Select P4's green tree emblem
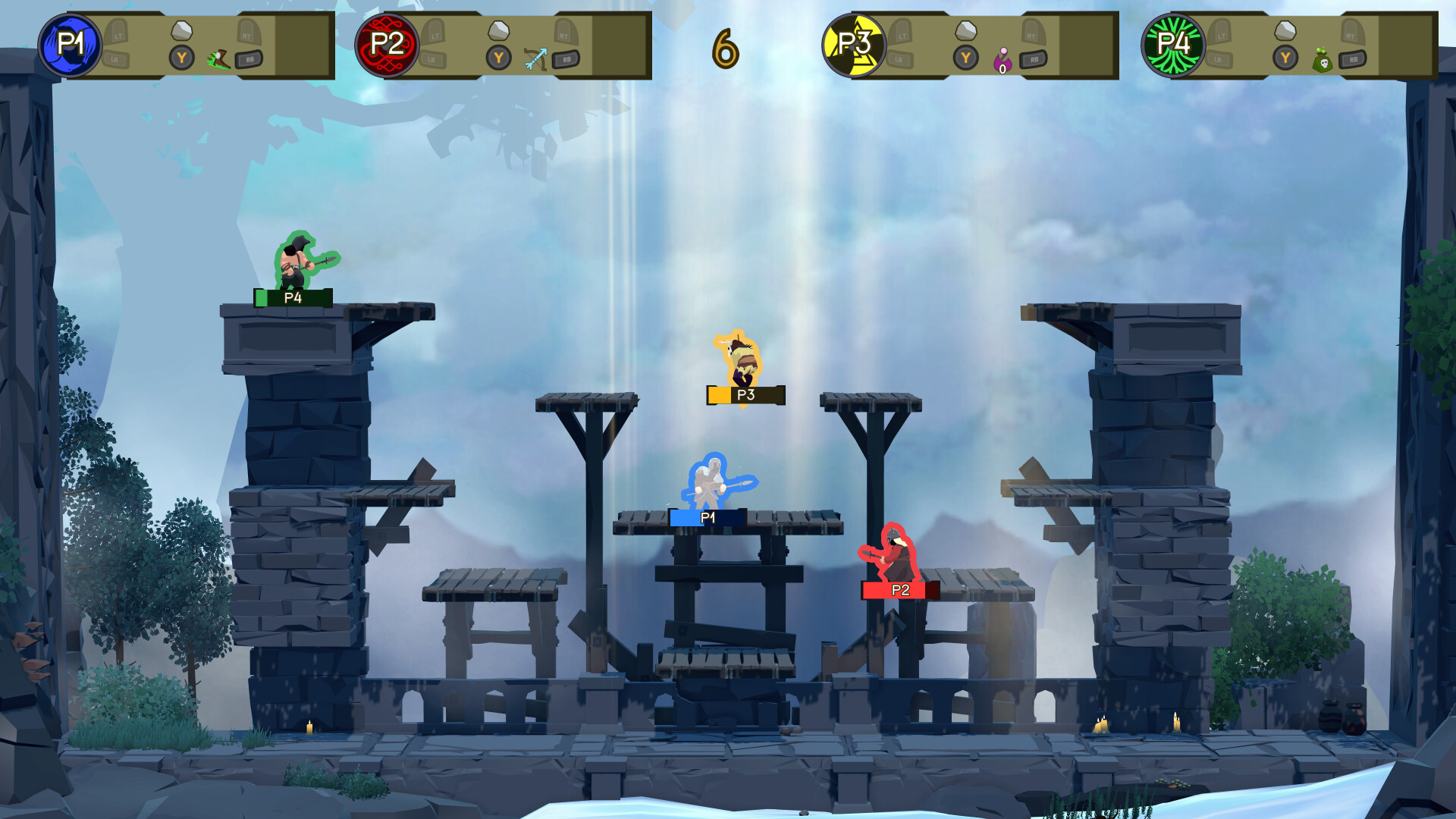The image size is (1456, 819). [1174, 47]
